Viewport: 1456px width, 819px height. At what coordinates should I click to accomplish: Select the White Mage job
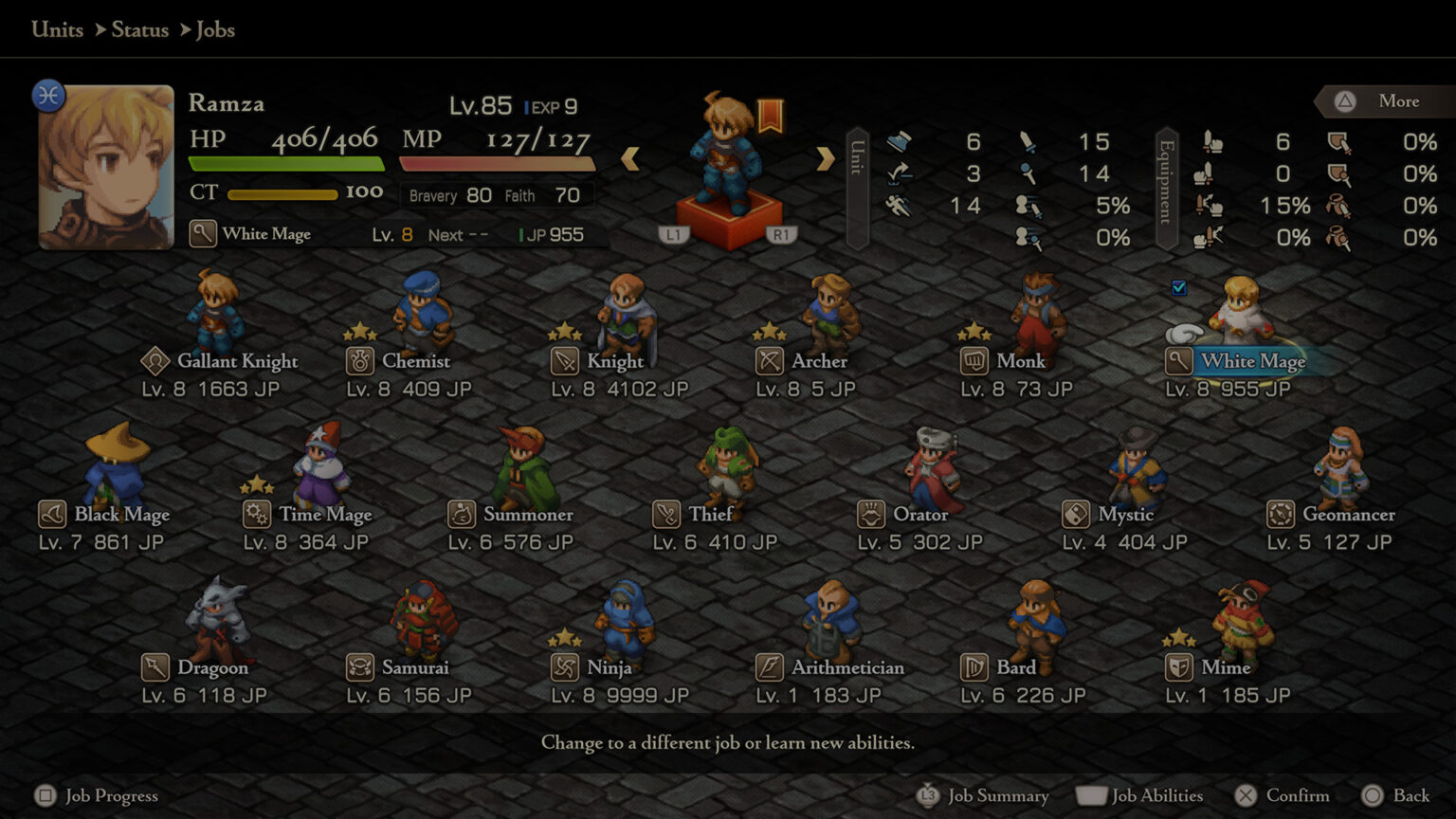click(x=1251, y=361)
